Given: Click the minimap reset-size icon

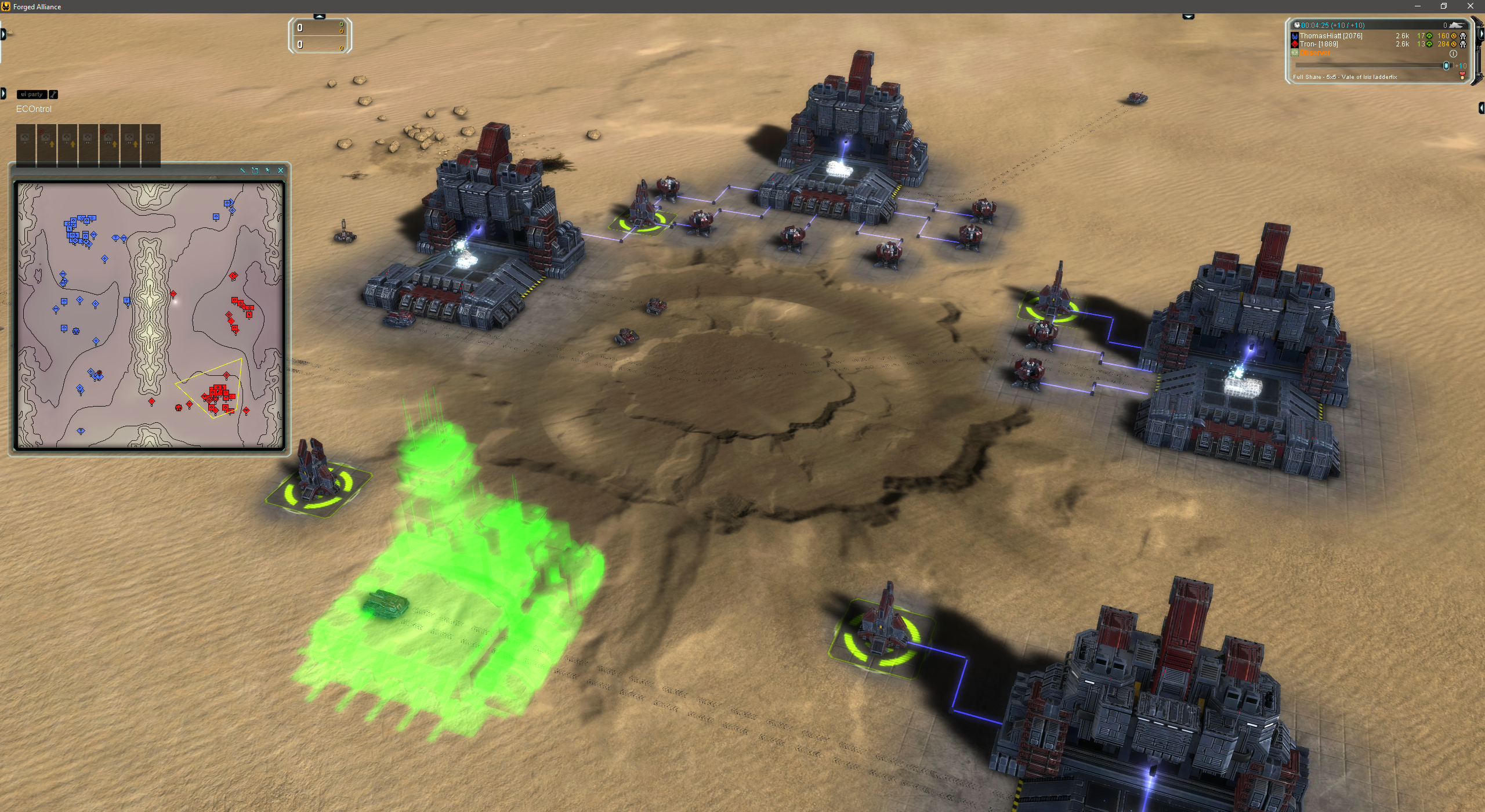Looking at the screenshot, I should pos(255,171).
